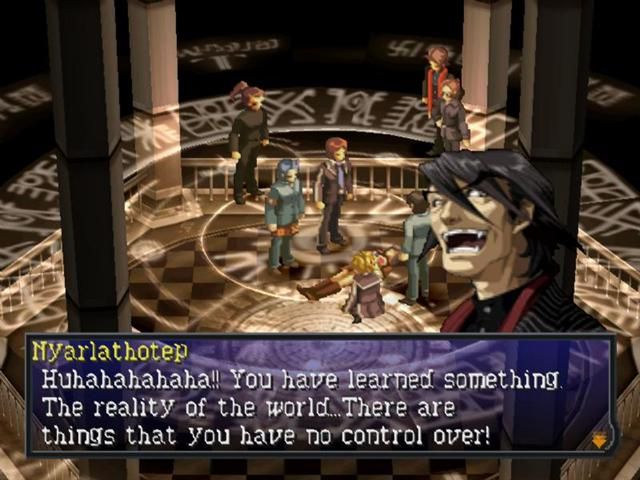Advance dialogue with the orange arrow indicator

(x=599, y=439)
